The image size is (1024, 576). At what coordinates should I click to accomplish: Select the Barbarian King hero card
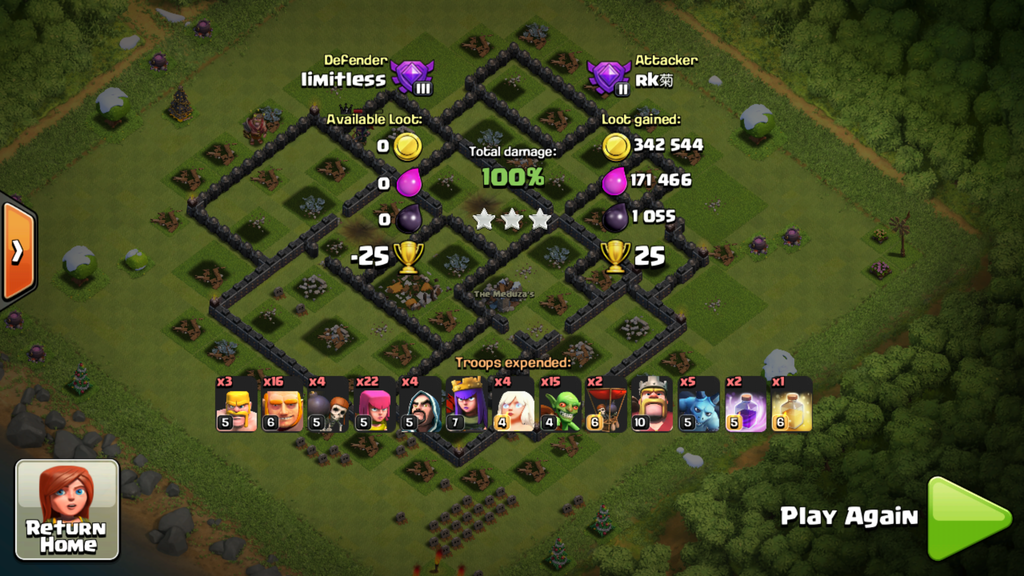pos(653,405)
